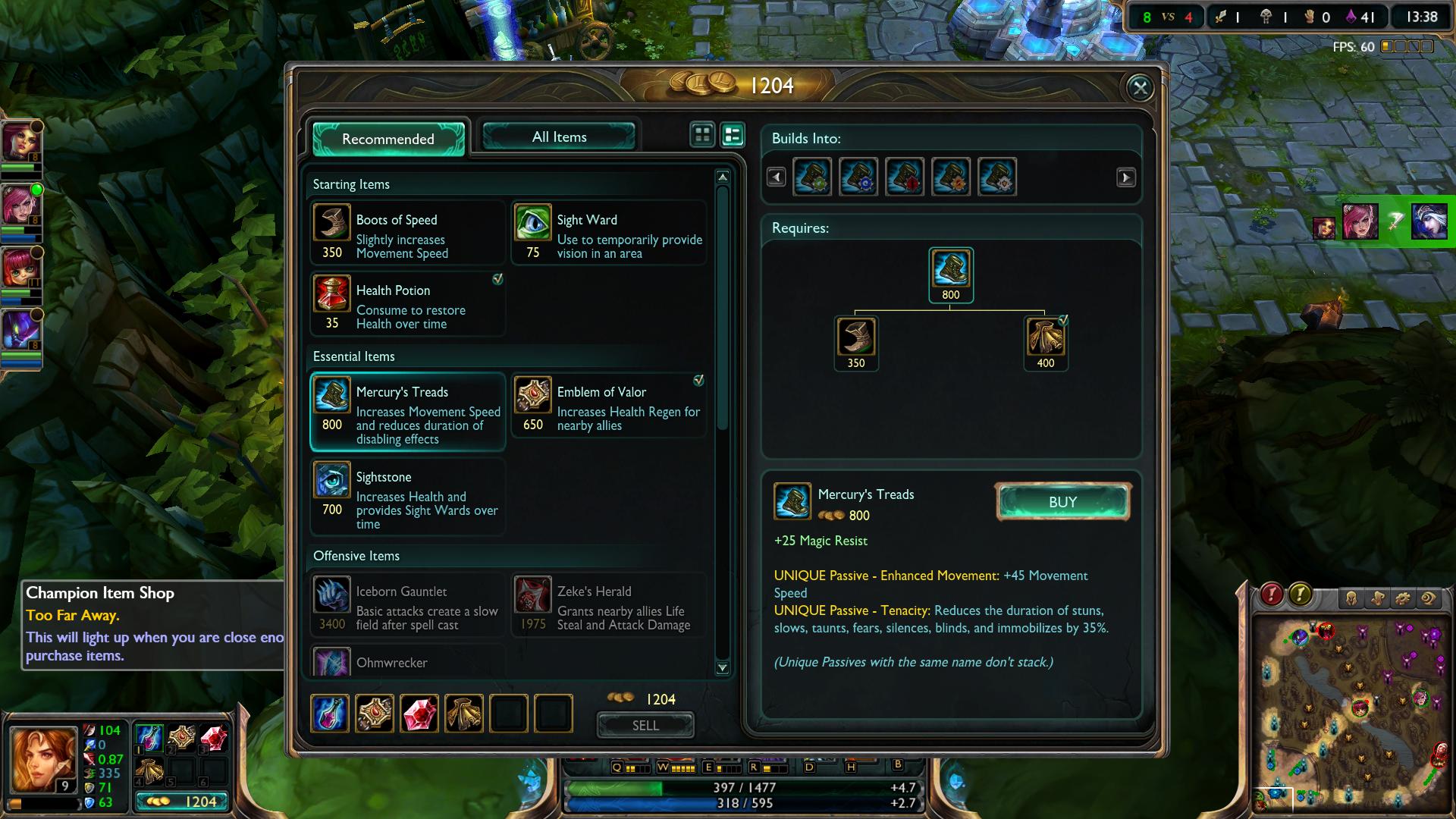Switch to the All Items tab
This screenshot has width=1456, height=819.
coord(559,137)
